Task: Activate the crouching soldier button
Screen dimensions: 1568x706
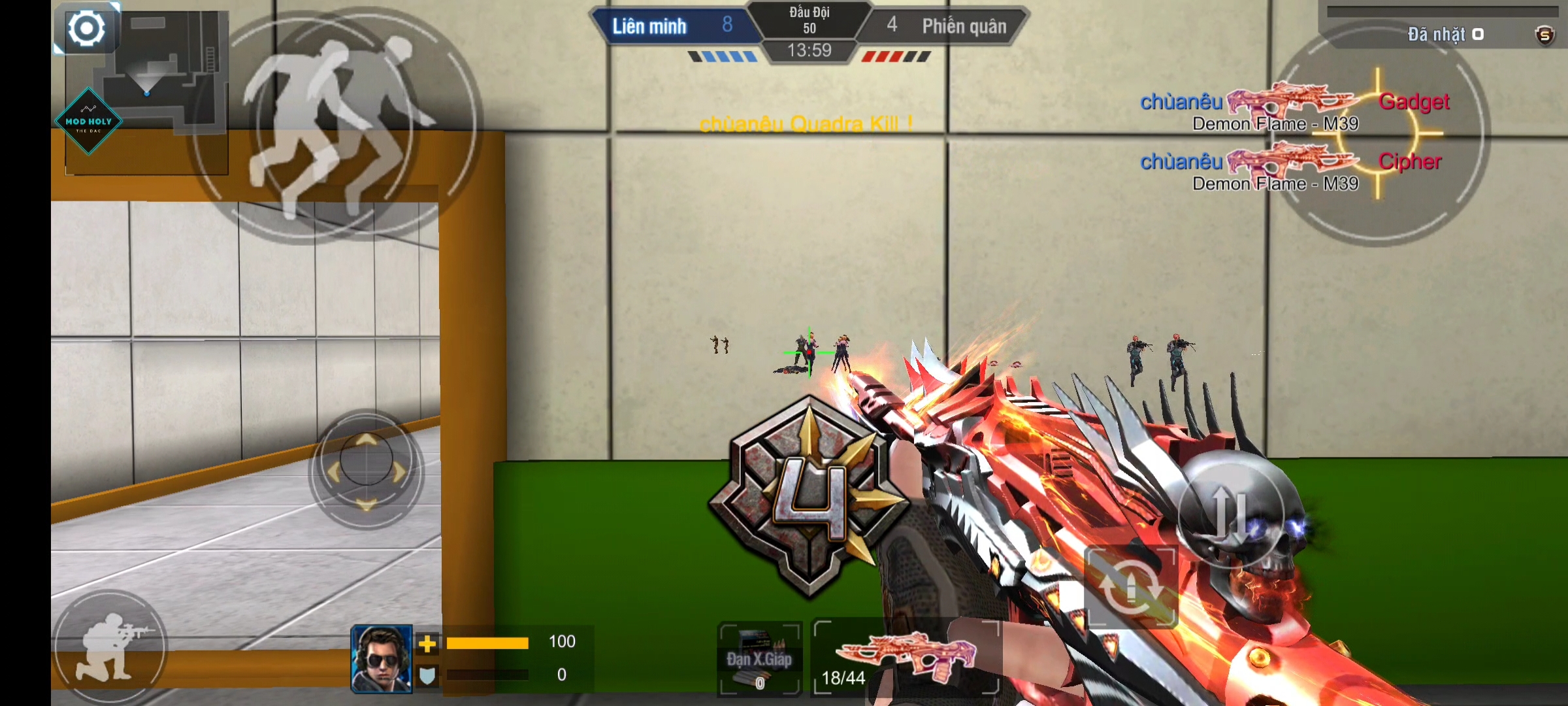Action: pyautogui.click(x=110, y=646)
